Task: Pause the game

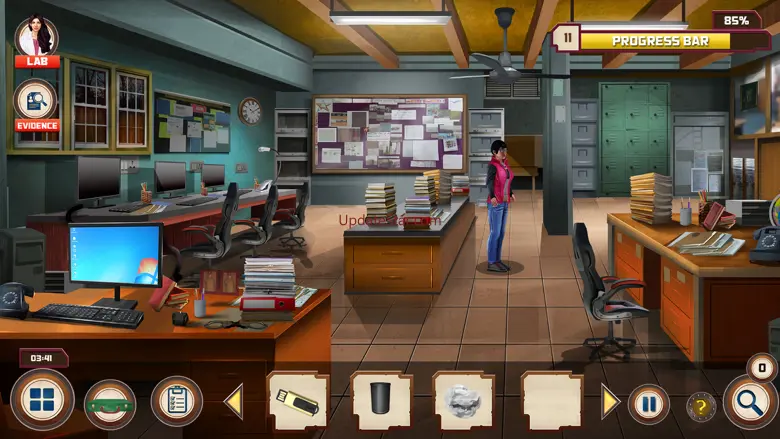Action: coord(648,404)
